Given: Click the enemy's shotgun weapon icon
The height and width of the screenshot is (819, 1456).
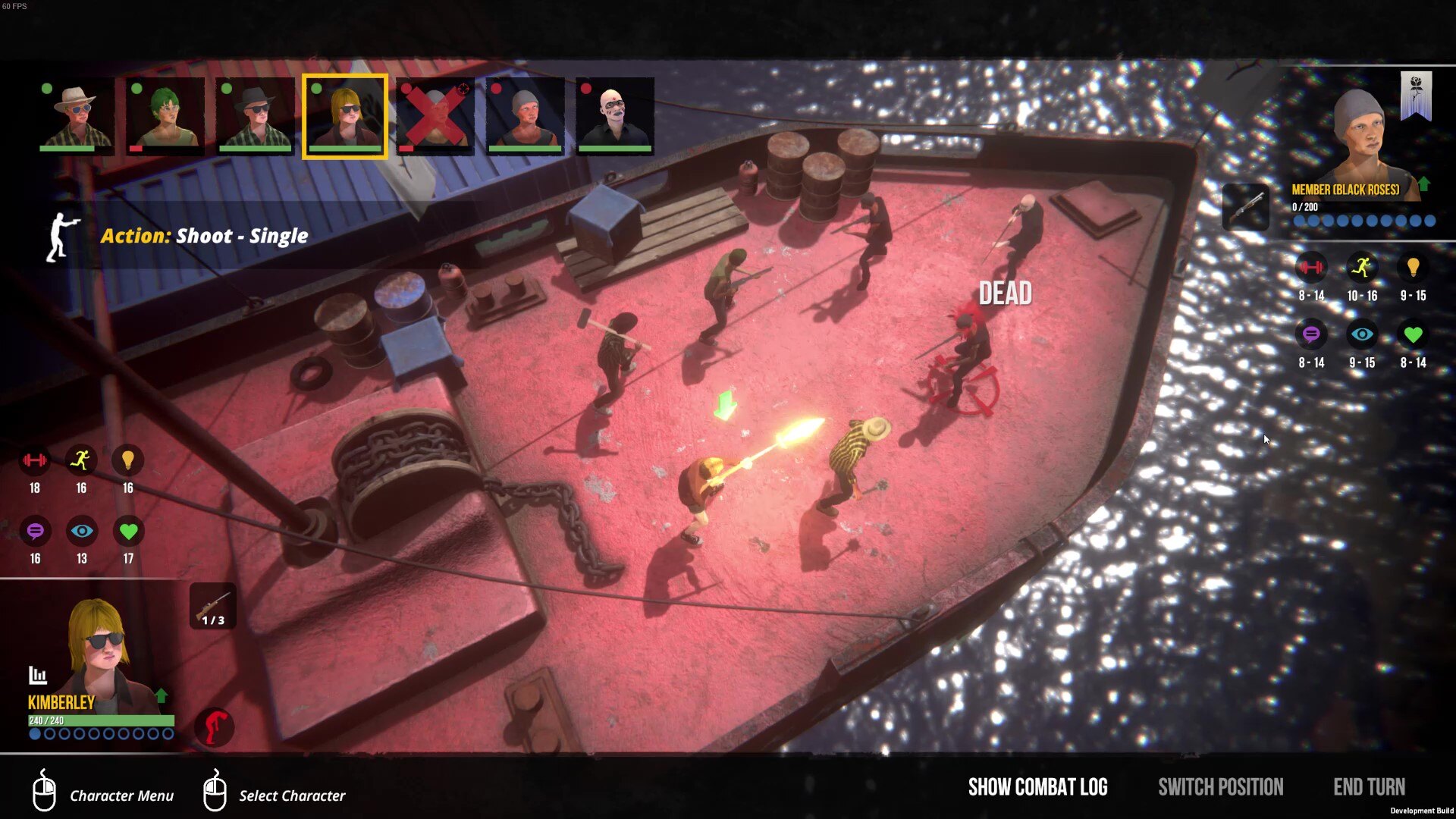Looking at the screenshot, I should point(1246,207).
